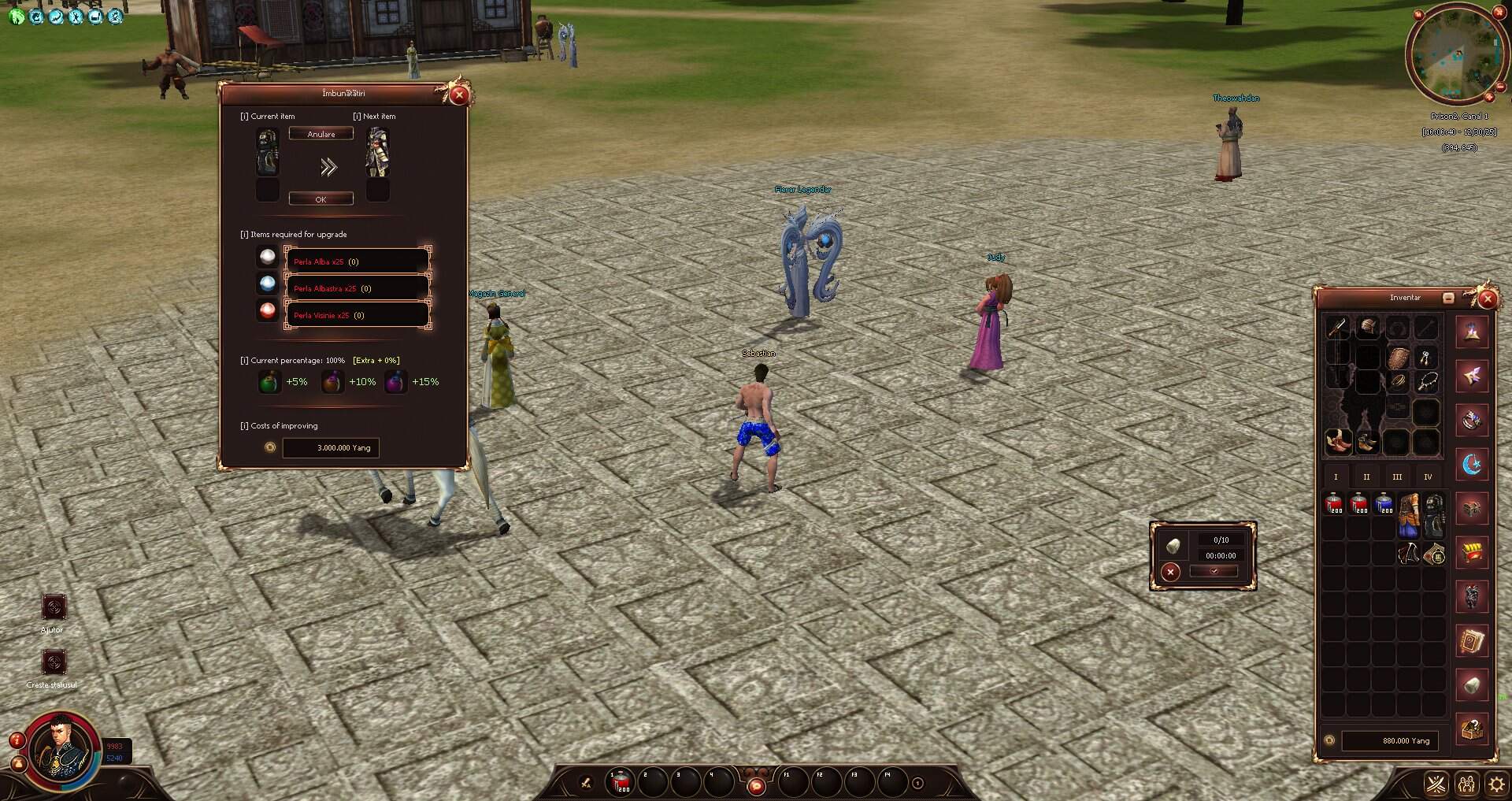1512x801 pixels.
Task: Open the crescent moon item in inventory sidebar
Action: (x=1471, y=462)
